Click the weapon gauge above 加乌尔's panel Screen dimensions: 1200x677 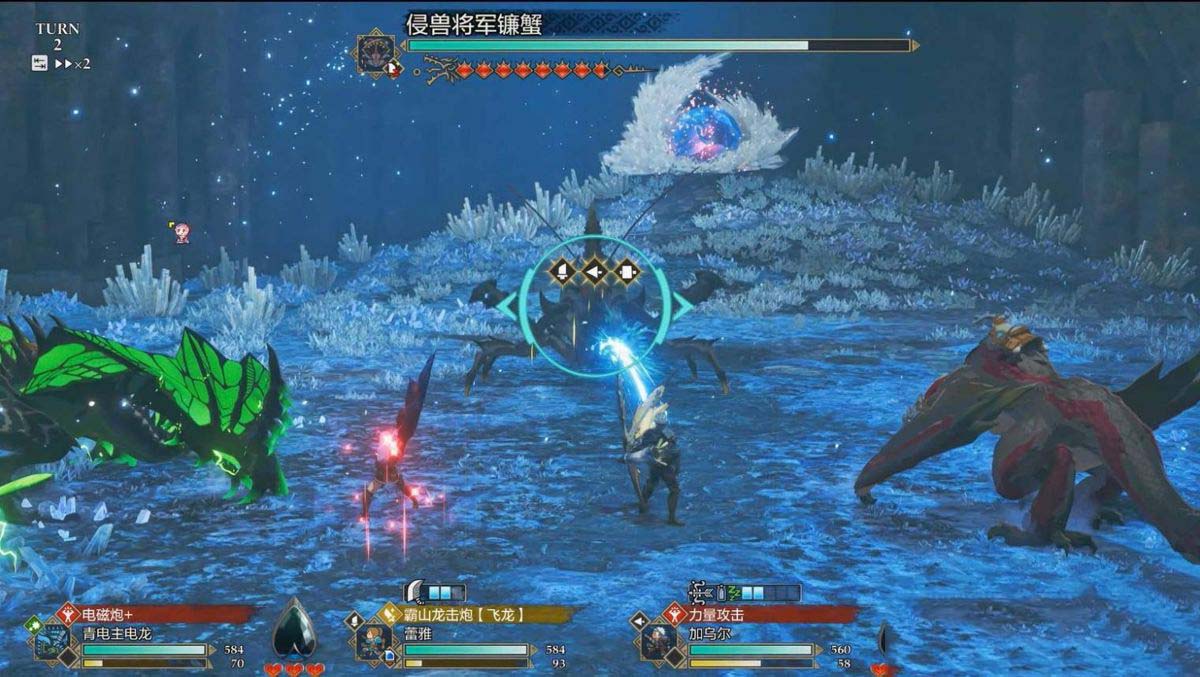pos(745,592)
